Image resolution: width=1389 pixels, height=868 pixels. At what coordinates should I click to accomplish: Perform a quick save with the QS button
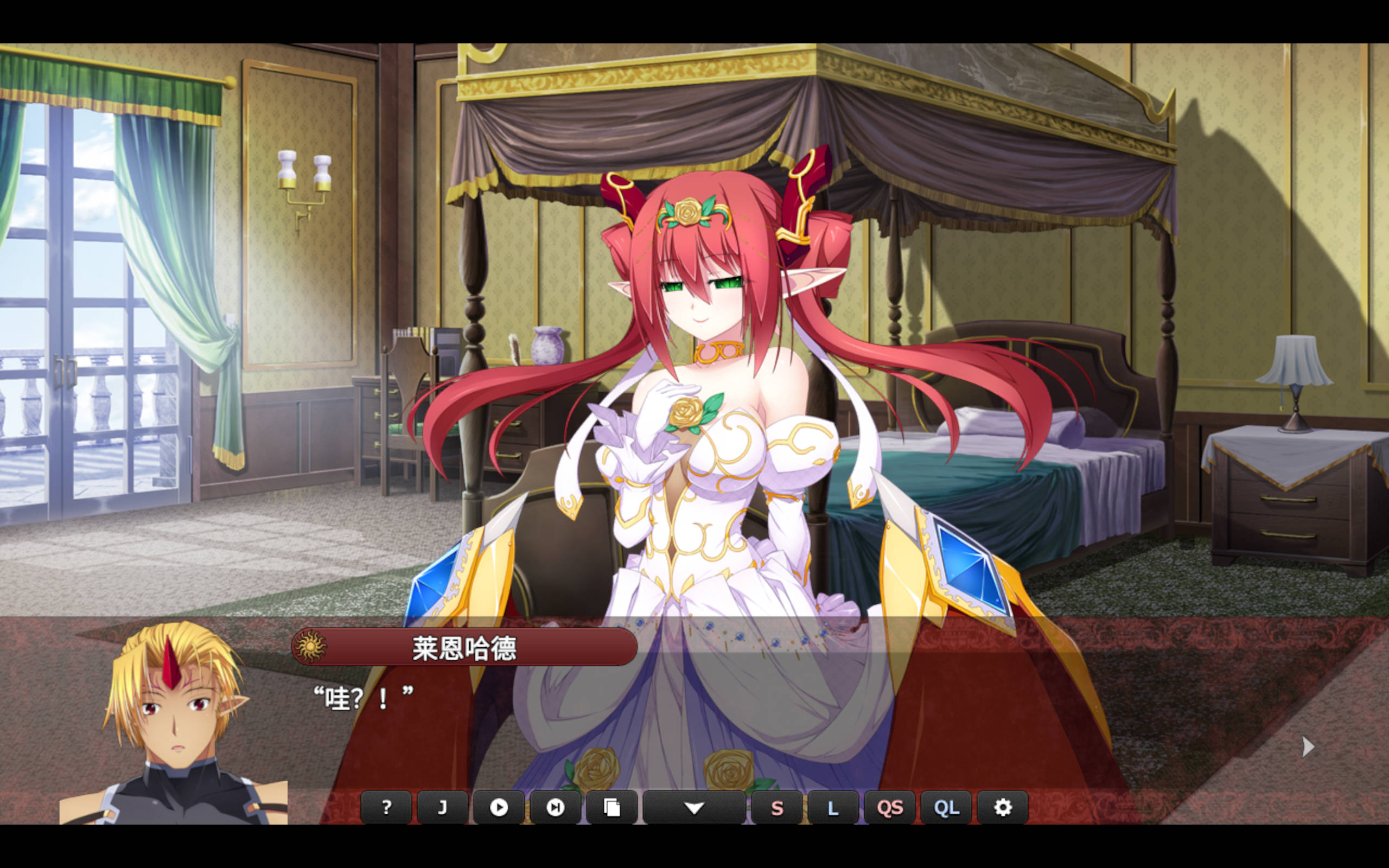tap(891, 807)
